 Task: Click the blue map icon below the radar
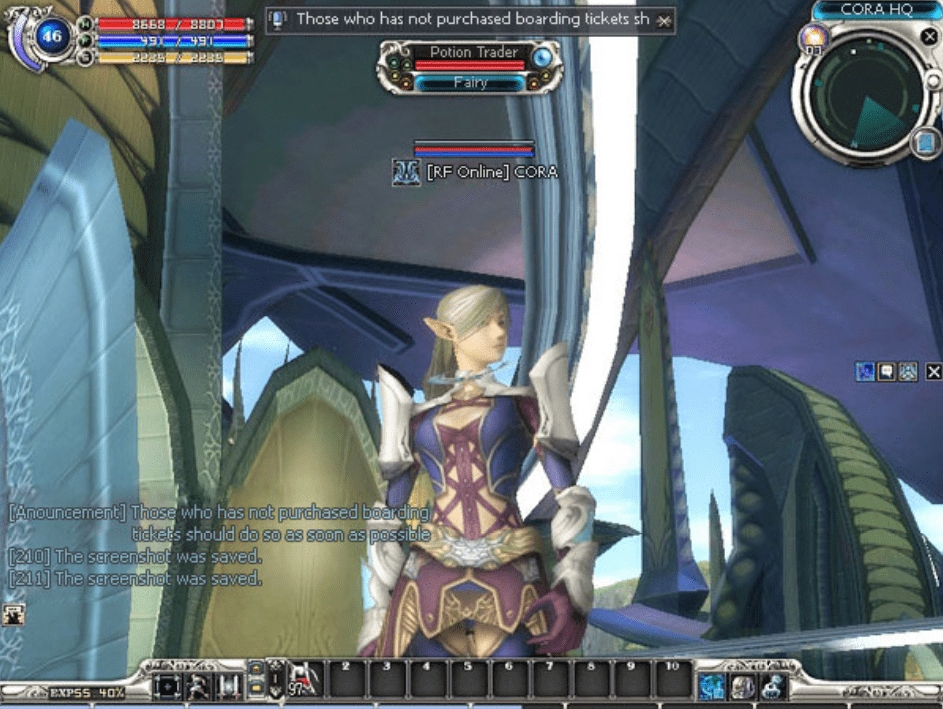[x=926, y=143]
